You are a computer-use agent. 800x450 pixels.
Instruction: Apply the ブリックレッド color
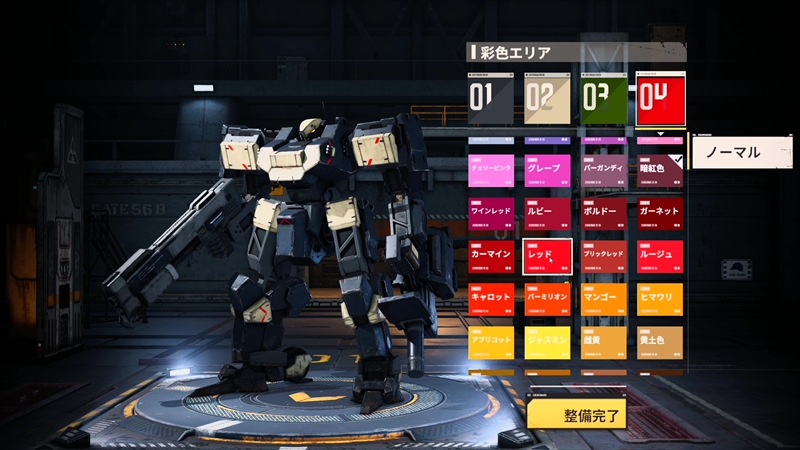click(x=604, y=255)
